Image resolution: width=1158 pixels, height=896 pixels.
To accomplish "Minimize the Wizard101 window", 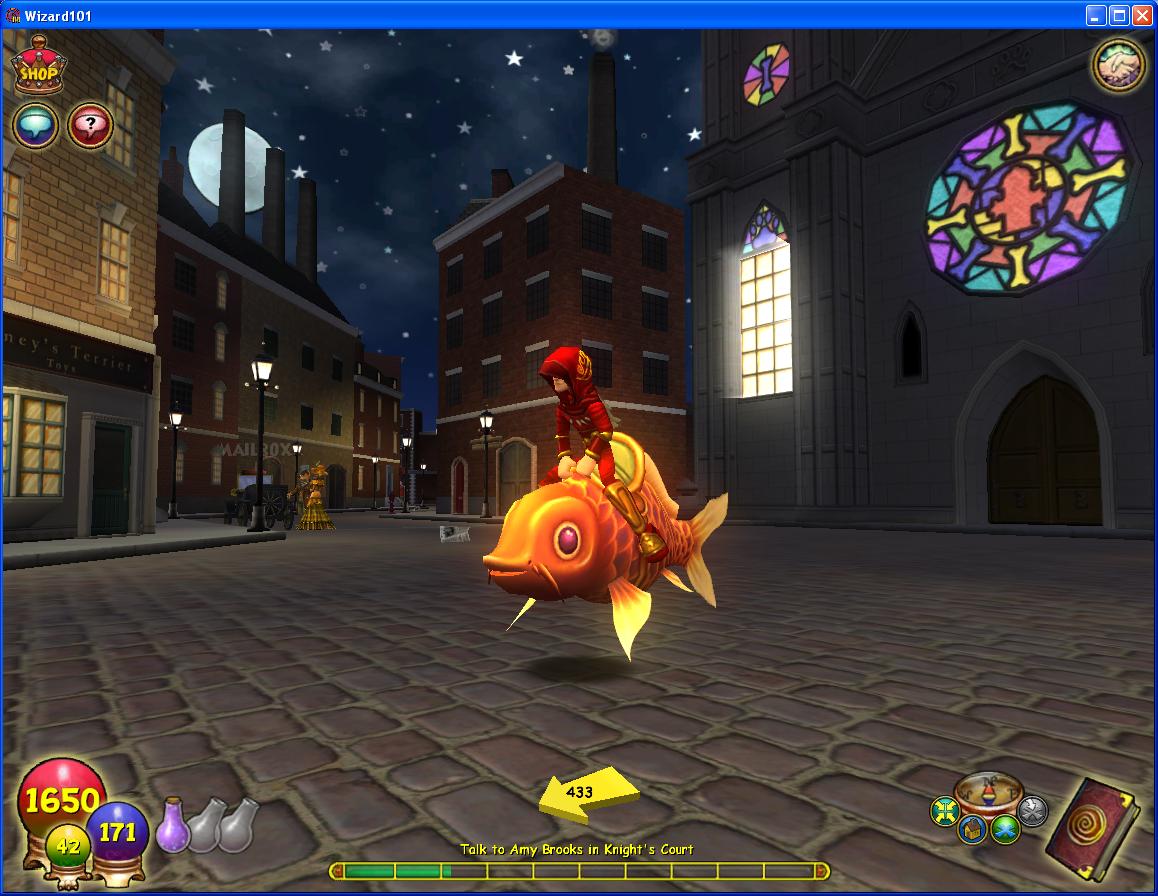I will pyautogui.click(x=1097, y=15).
